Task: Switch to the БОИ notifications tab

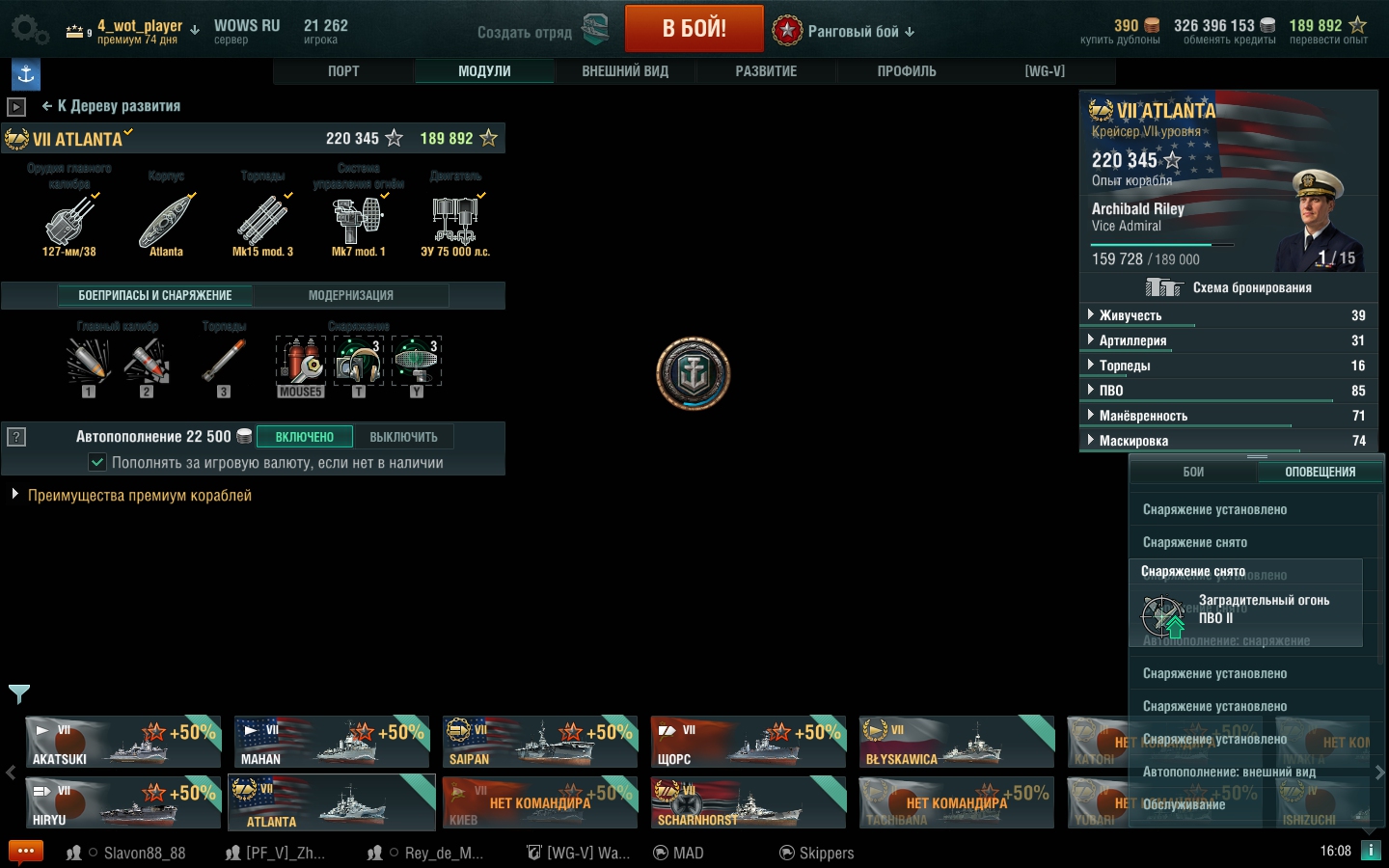Action: click(x=1193, y=472)
